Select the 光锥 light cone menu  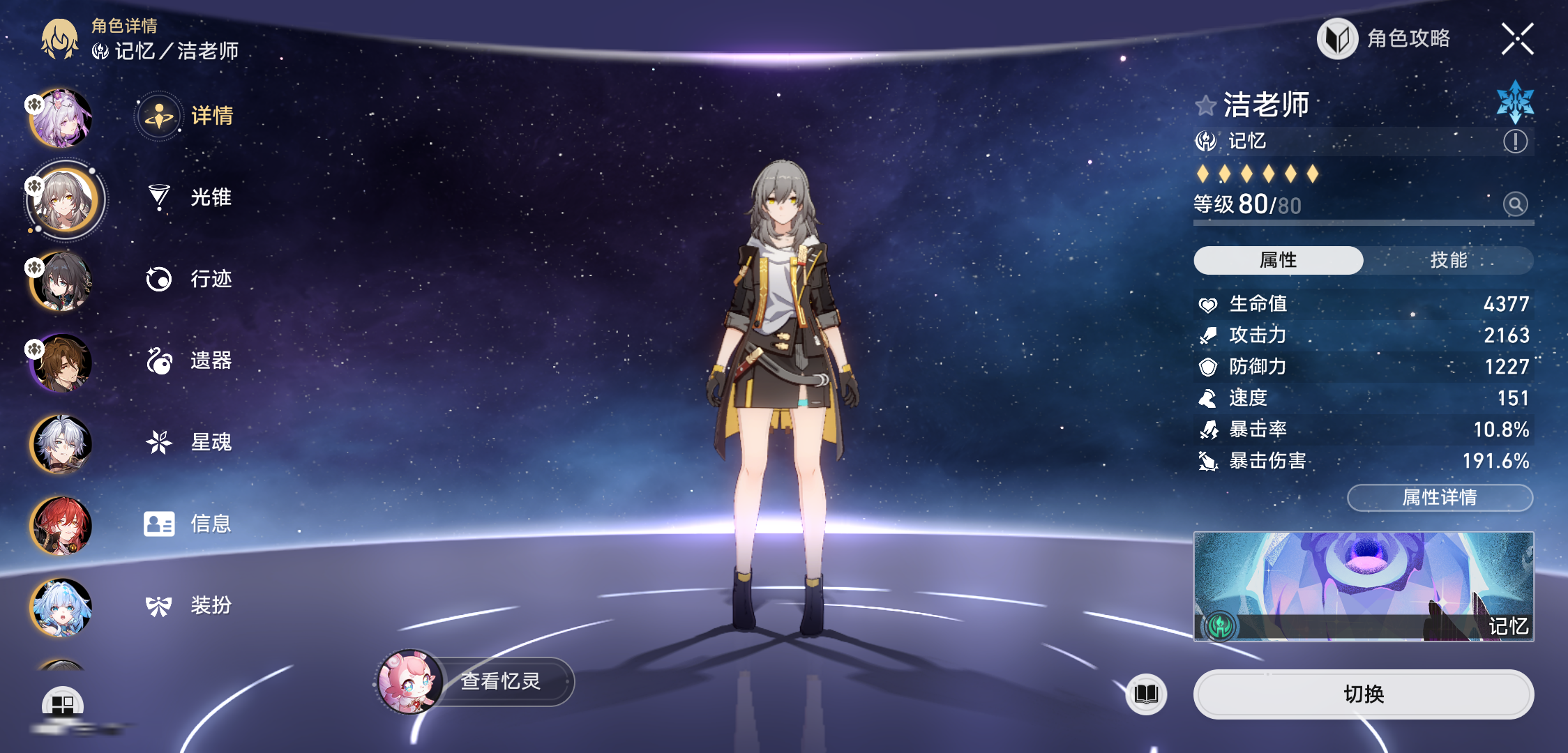[190, 197]
